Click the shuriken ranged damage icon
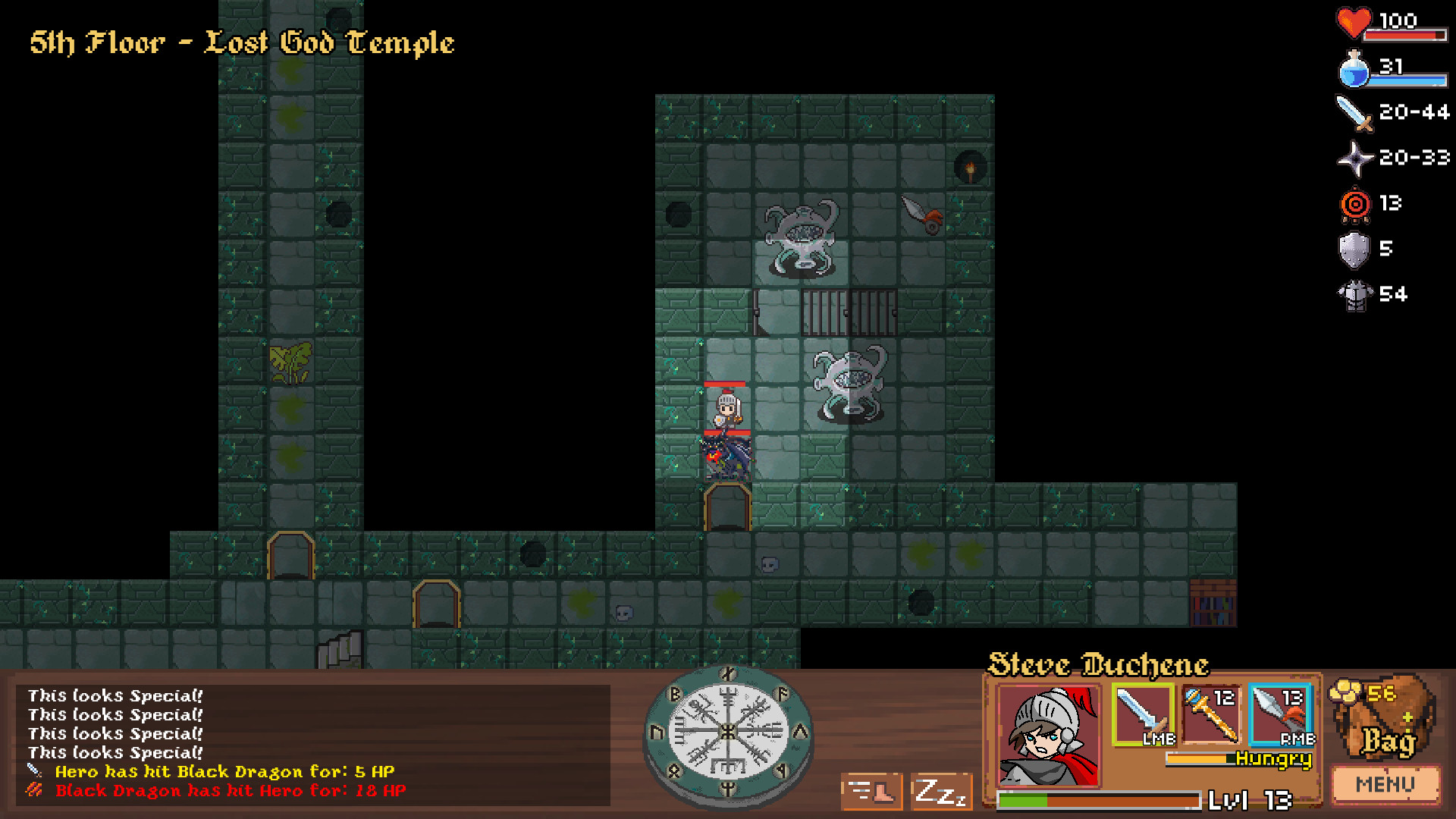The height and width of the screenshot is (819, 1456). click(x=1354, y=159)
